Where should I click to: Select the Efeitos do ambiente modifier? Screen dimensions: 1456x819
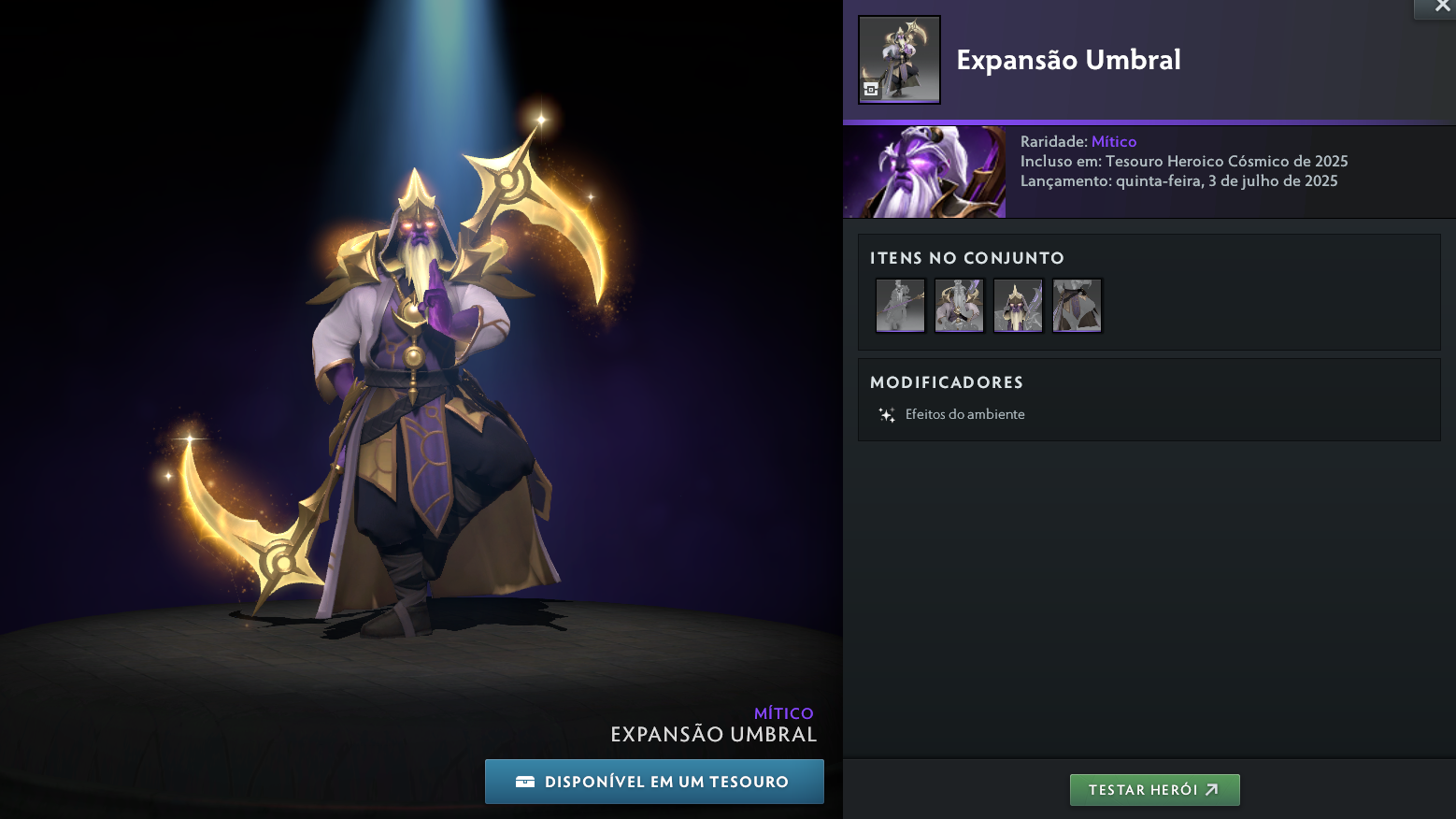964,414
